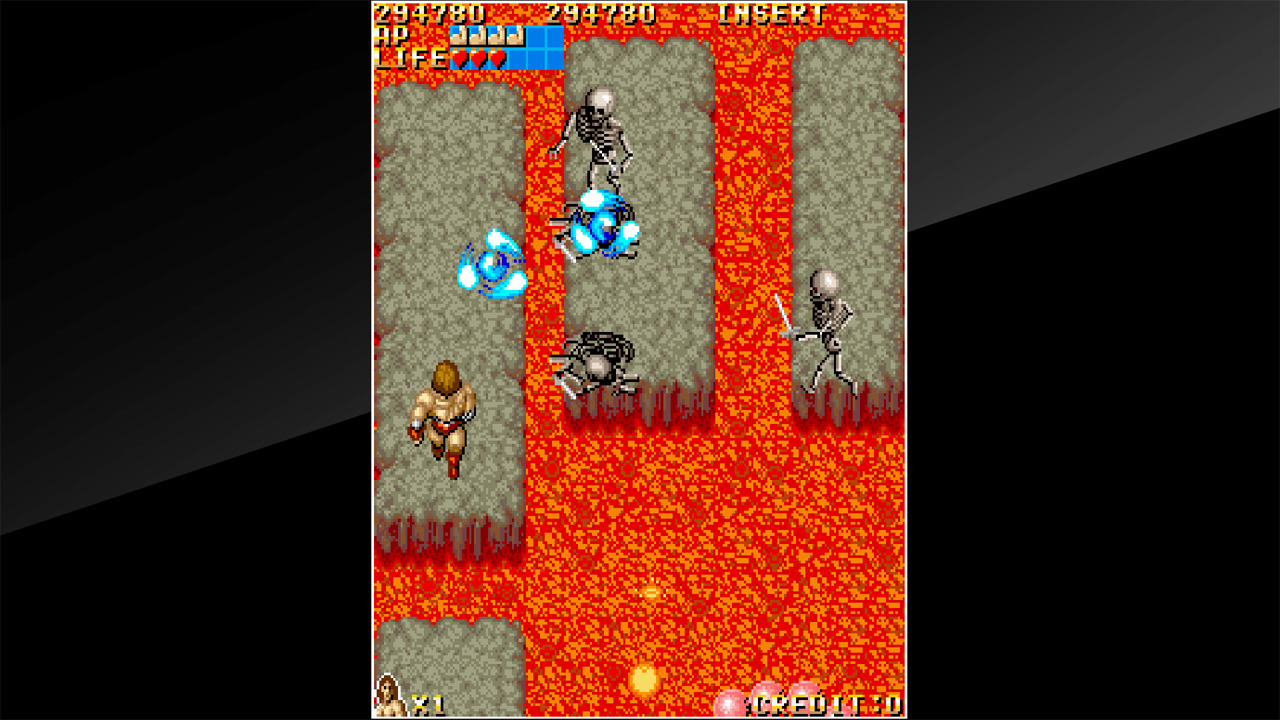Click the X1 lives counter text
The image size is (1280, 720).
(x=419, y=703)
